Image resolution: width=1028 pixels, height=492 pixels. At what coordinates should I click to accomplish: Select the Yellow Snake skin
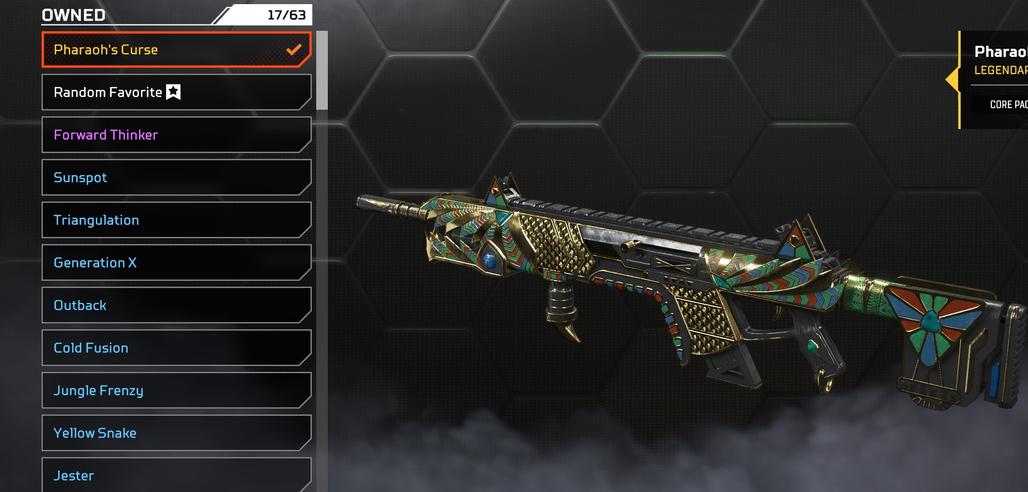176,433
